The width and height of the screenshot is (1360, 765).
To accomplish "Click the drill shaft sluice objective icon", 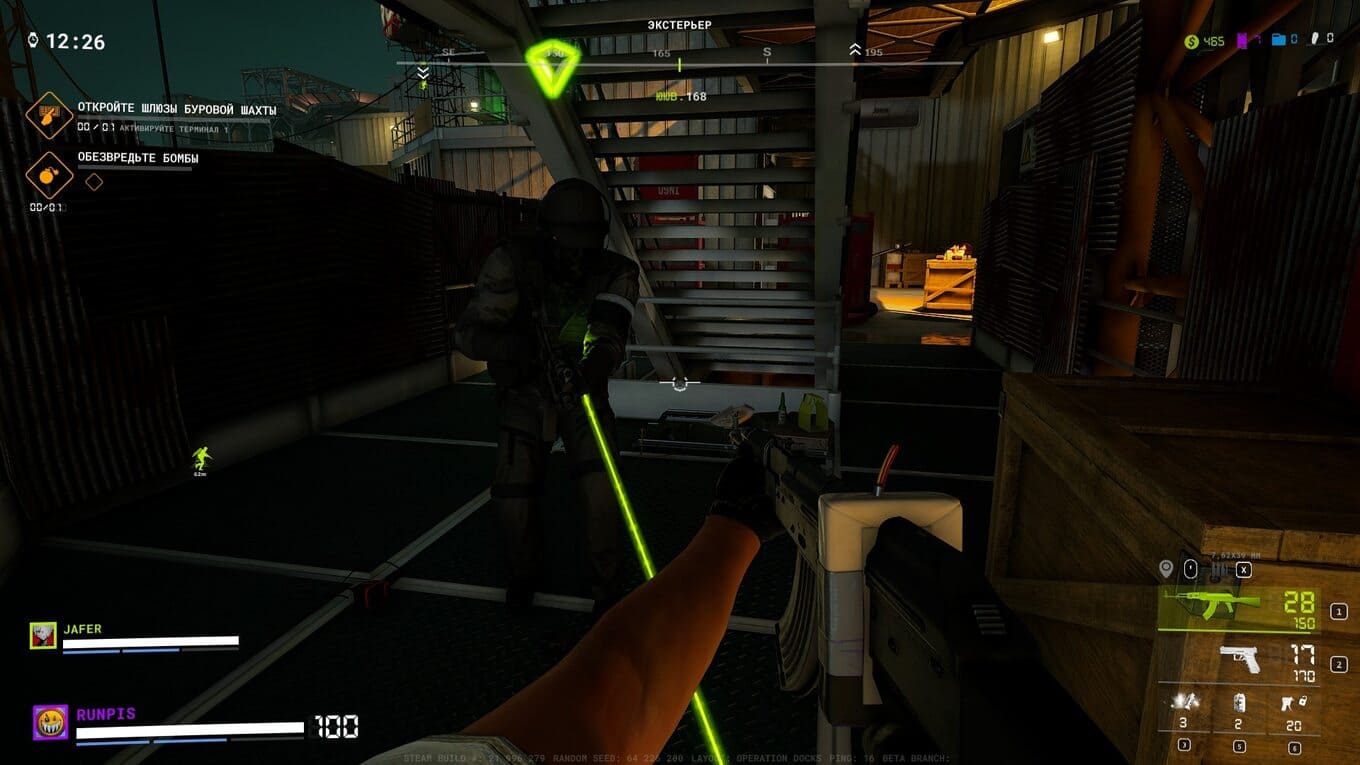I will tap(45, 114).
